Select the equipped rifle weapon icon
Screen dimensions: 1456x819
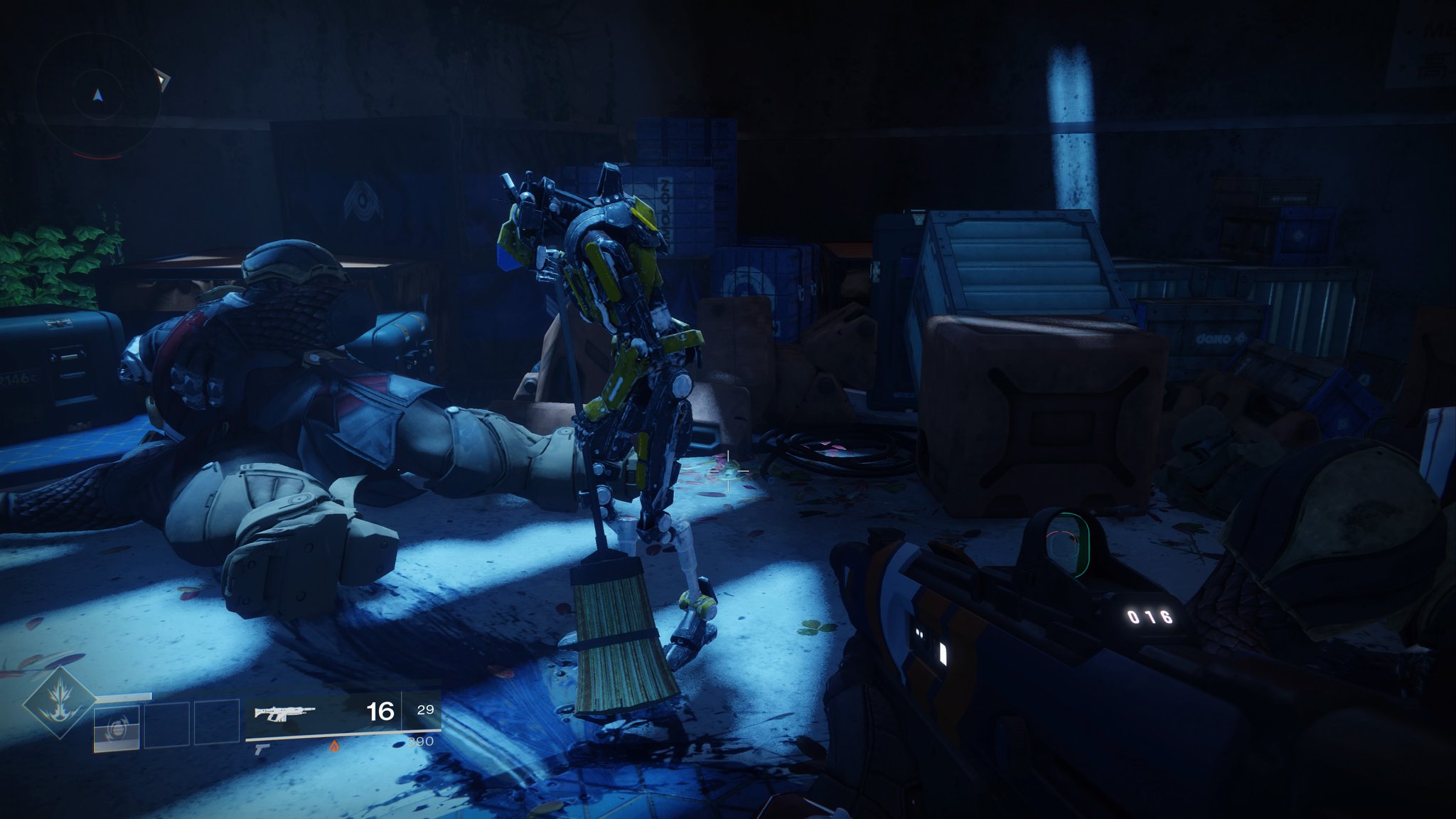(284, 712)
